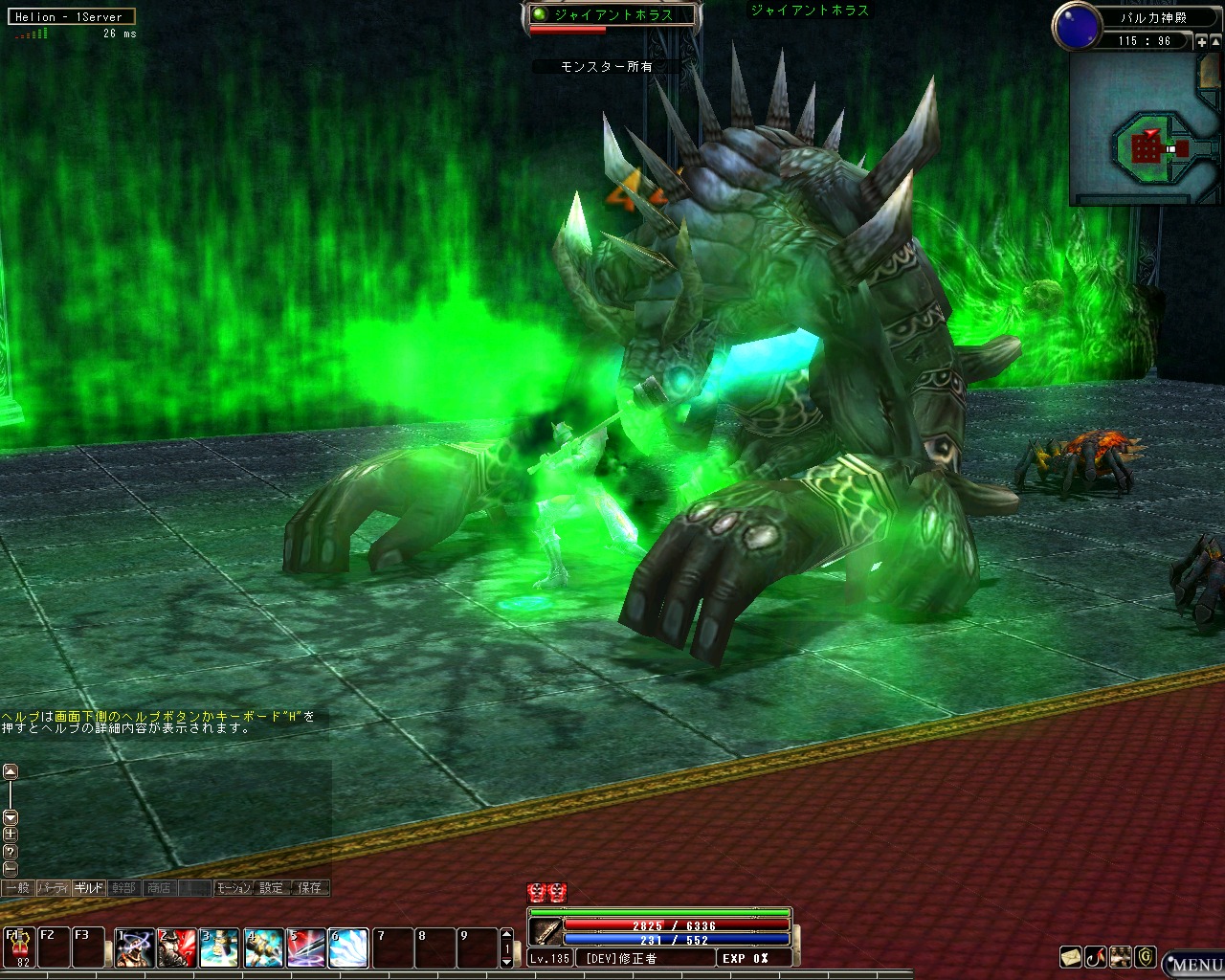This screenshot has height=980, width=1225.
Task: Click the 保存 save button
Action: click(310, 888)
